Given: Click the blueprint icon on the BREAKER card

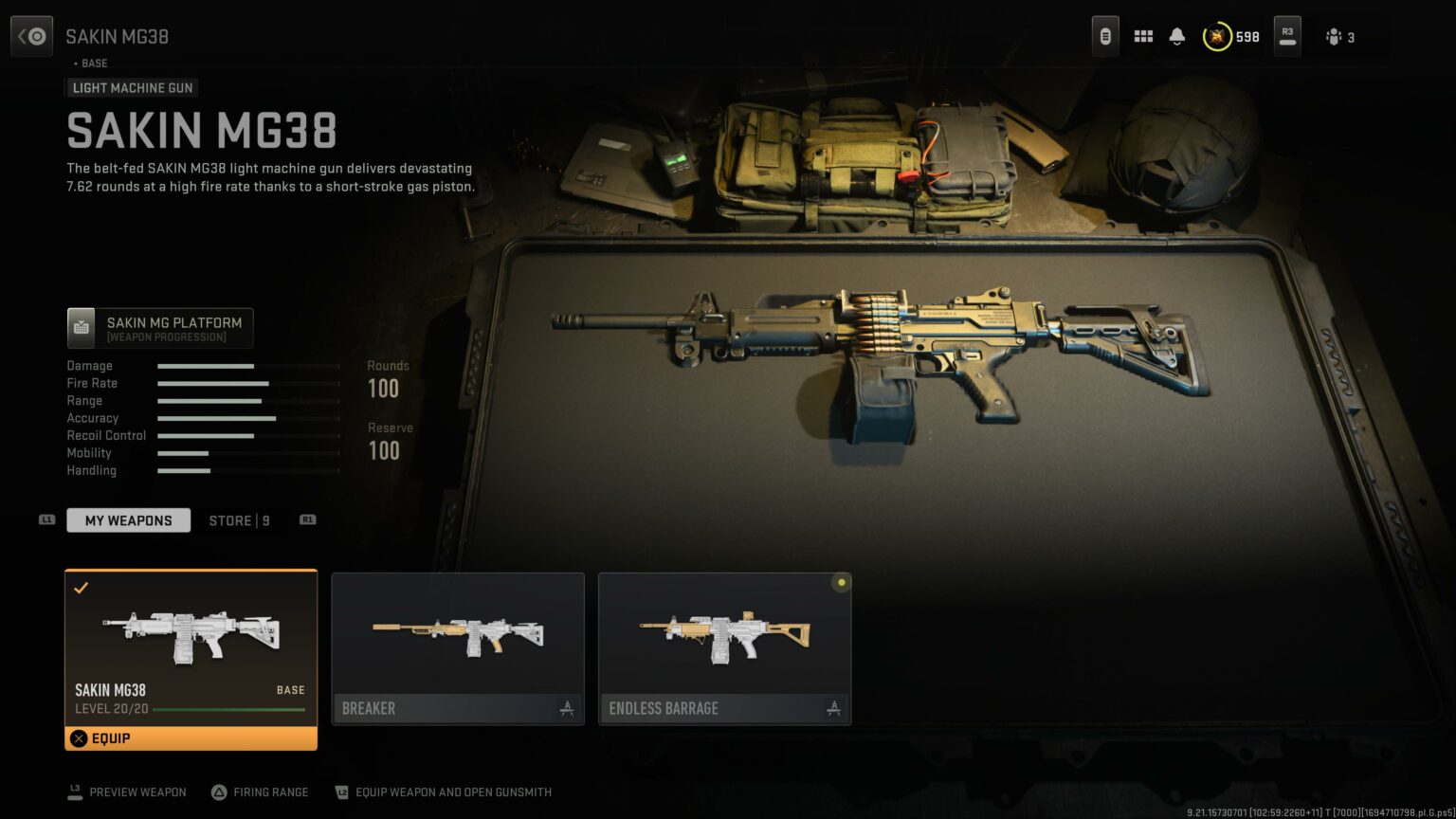Looking at the screenshot, I should [567, 707].
